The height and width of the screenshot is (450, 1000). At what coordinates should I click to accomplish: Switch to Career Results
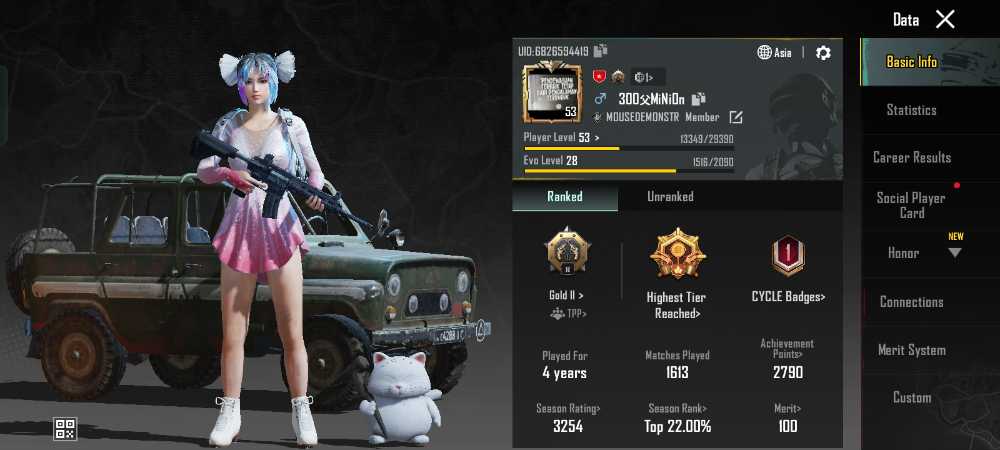coord(911,158)
